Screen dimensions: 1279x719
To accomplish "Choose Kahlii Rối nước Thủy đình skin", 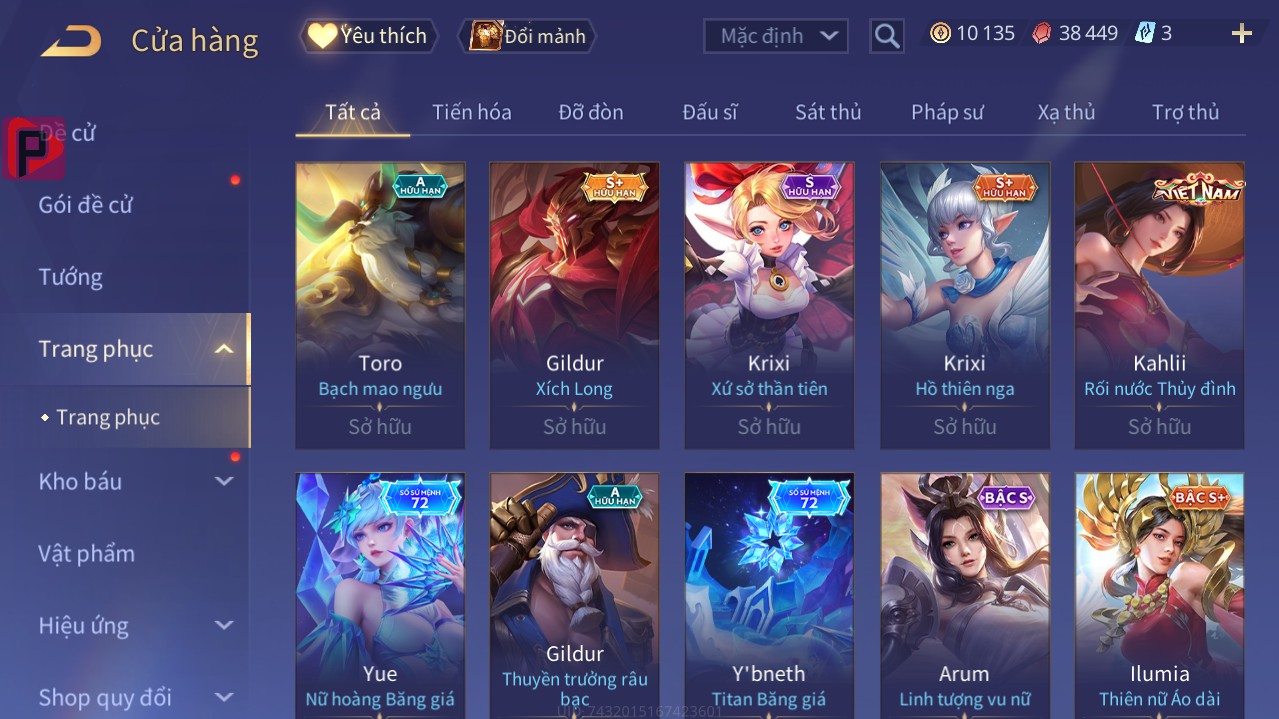I will point(1159,305).
